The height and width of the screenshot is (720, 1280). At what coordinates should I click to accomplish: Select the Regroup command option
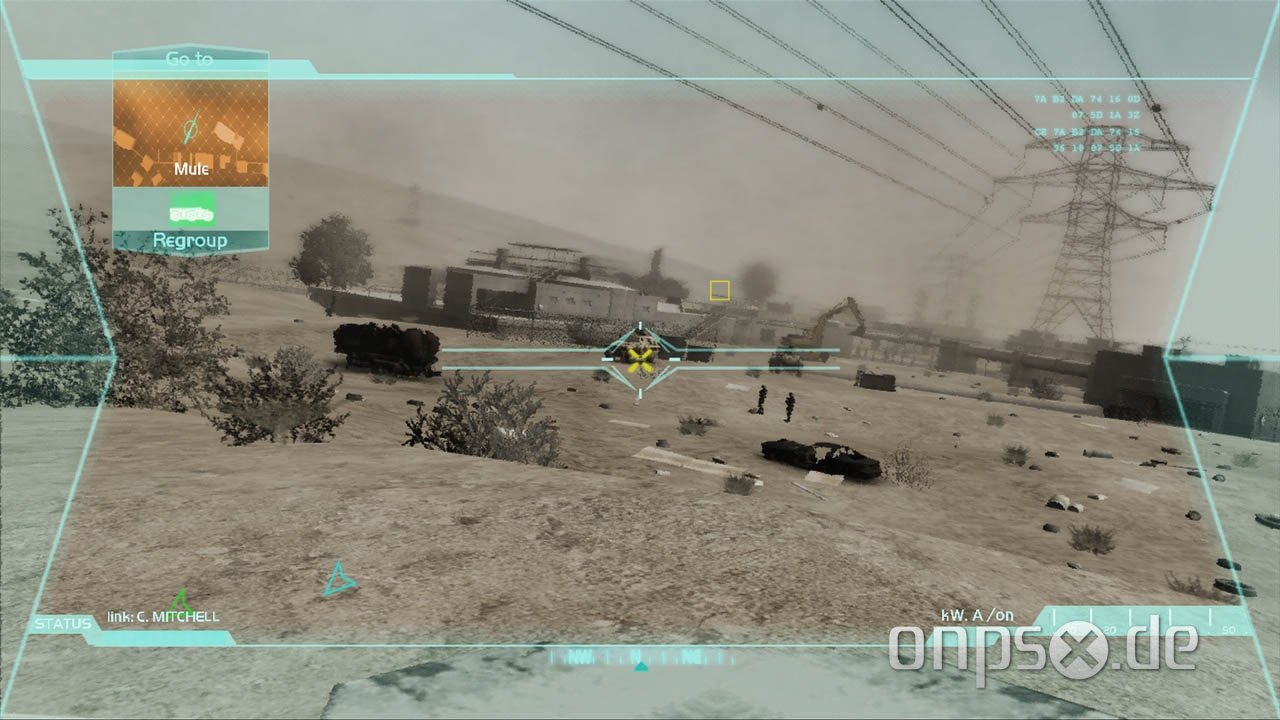(190, 240)
